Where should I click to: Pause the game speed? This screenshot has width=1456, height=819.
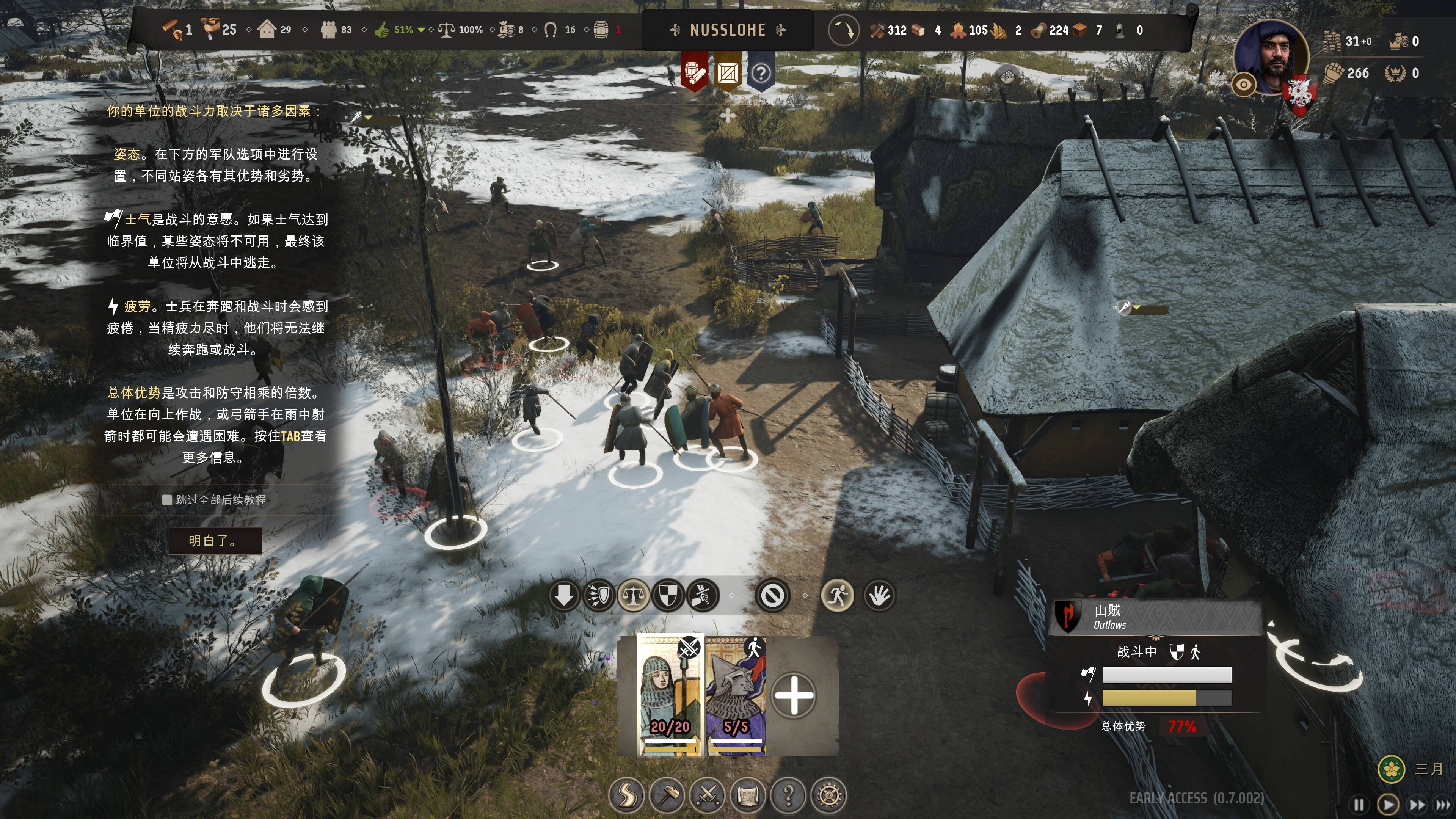[1359, 804]
